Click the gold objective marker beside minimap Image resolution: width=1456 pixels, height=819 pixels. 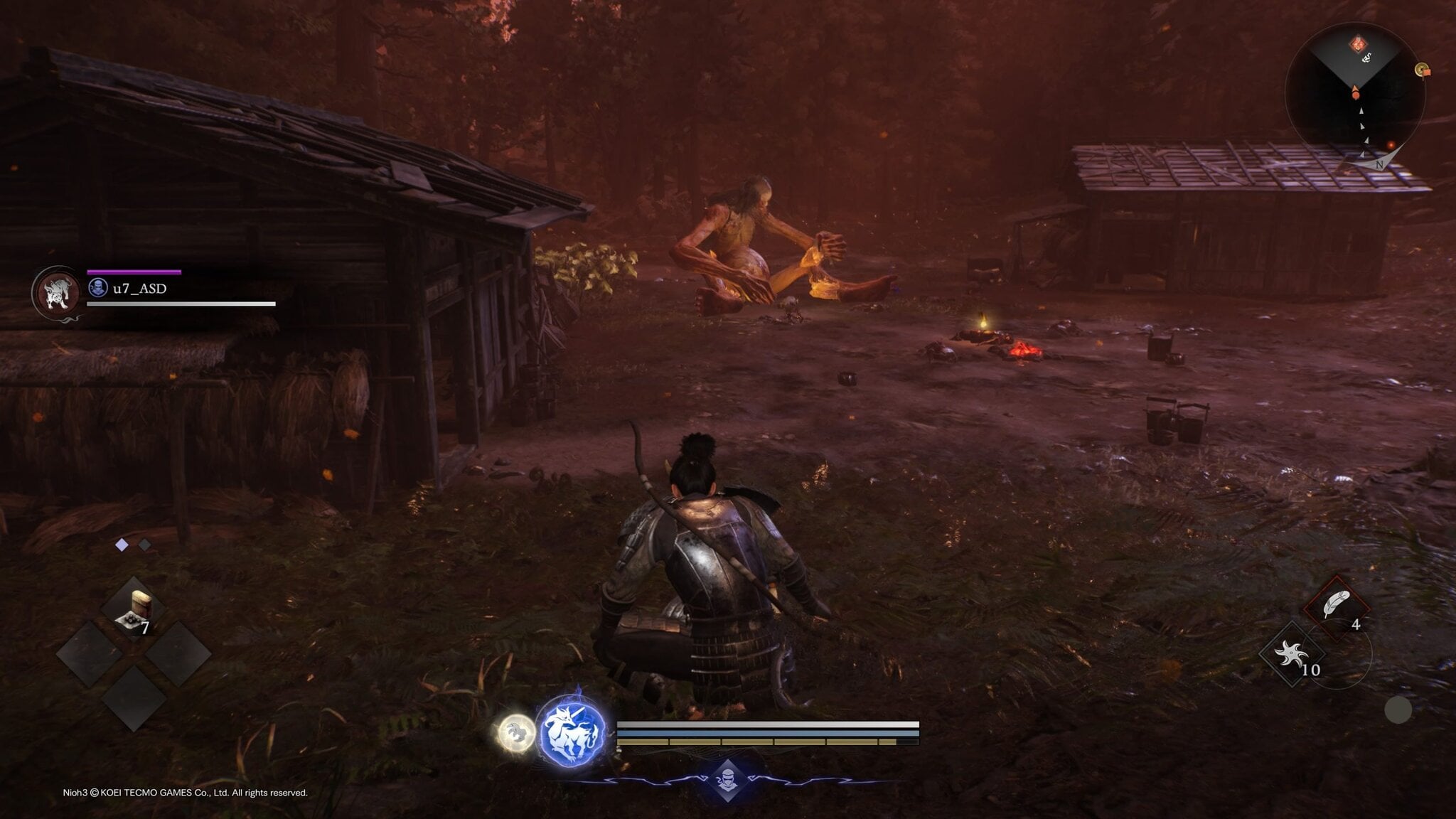click(1421, 70)
